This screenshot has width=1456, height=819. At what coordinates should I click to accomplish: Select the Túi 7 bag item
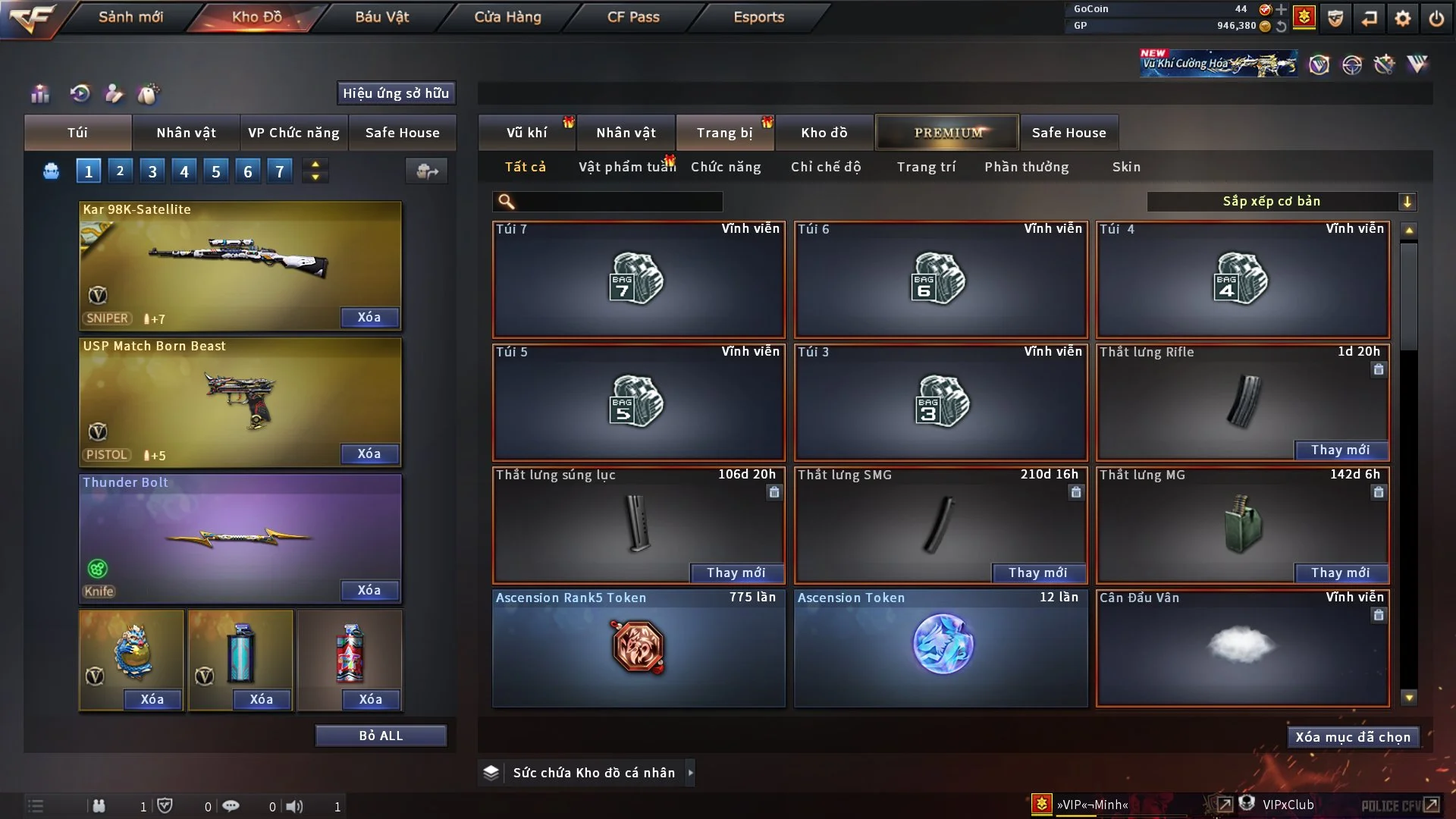[x=639, y=279]
